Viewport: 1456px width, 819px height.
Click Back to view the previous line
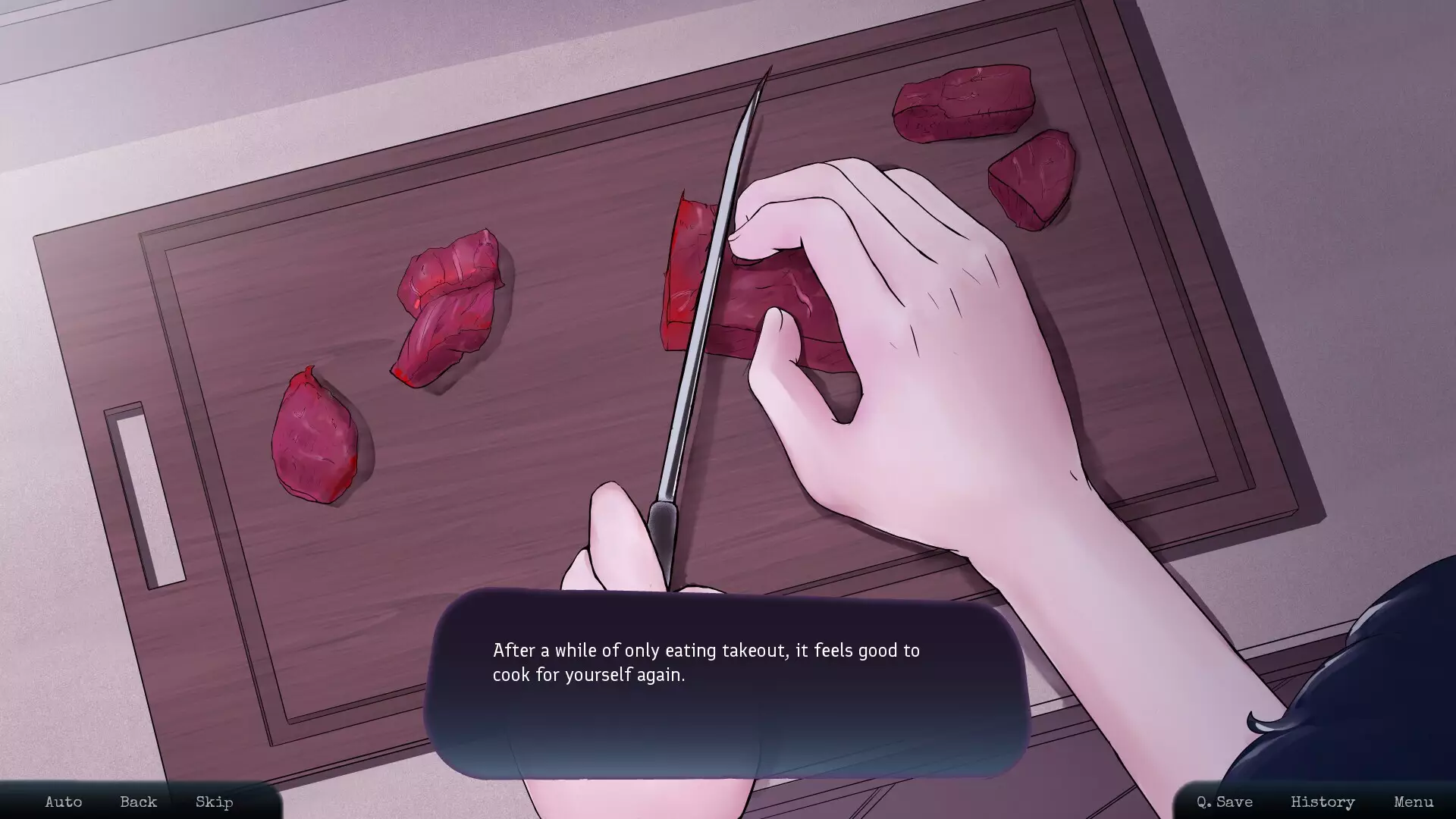coord(138,802)
